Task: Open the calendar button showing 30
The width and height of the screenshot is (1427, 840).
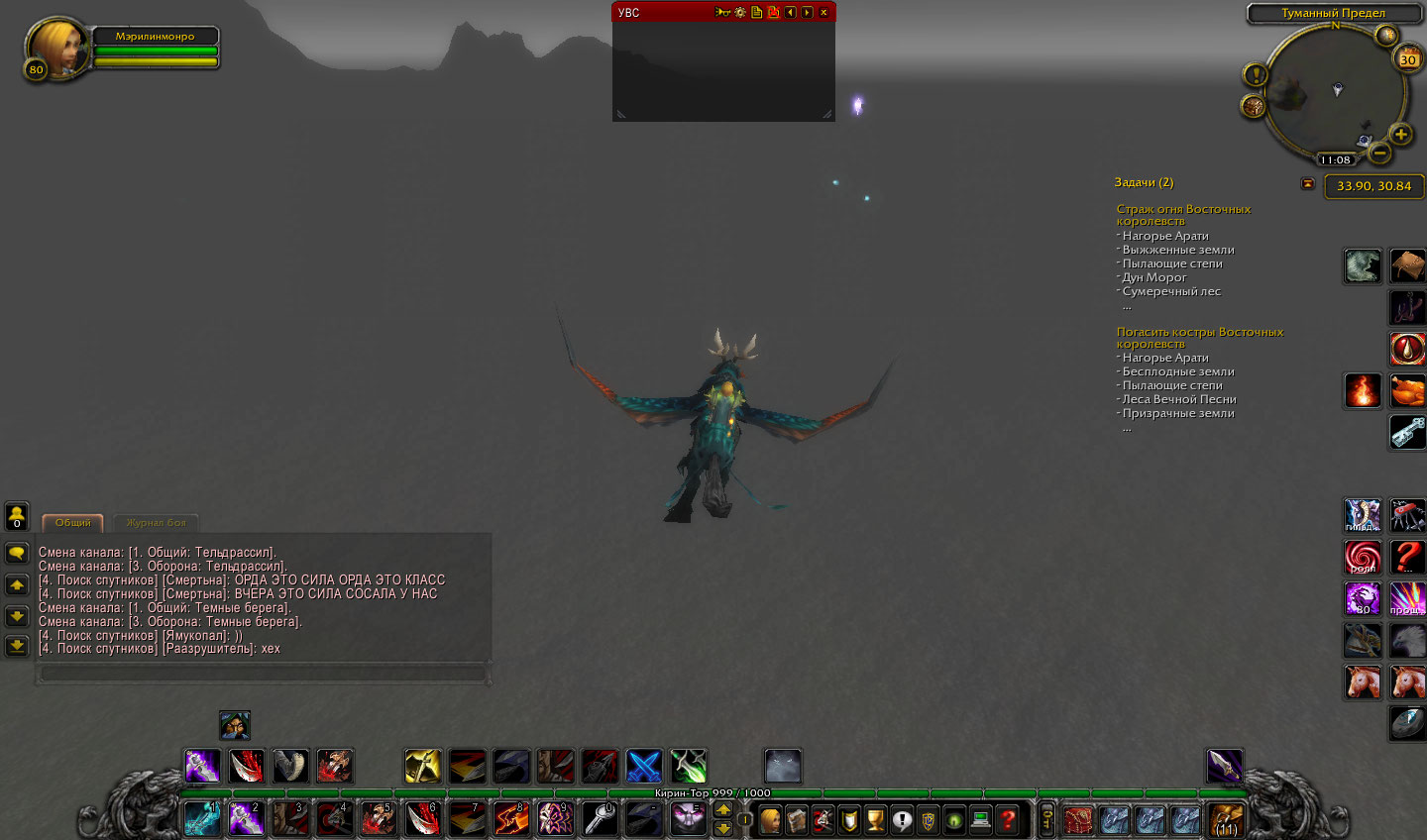Action: [x=1407, y=59]
